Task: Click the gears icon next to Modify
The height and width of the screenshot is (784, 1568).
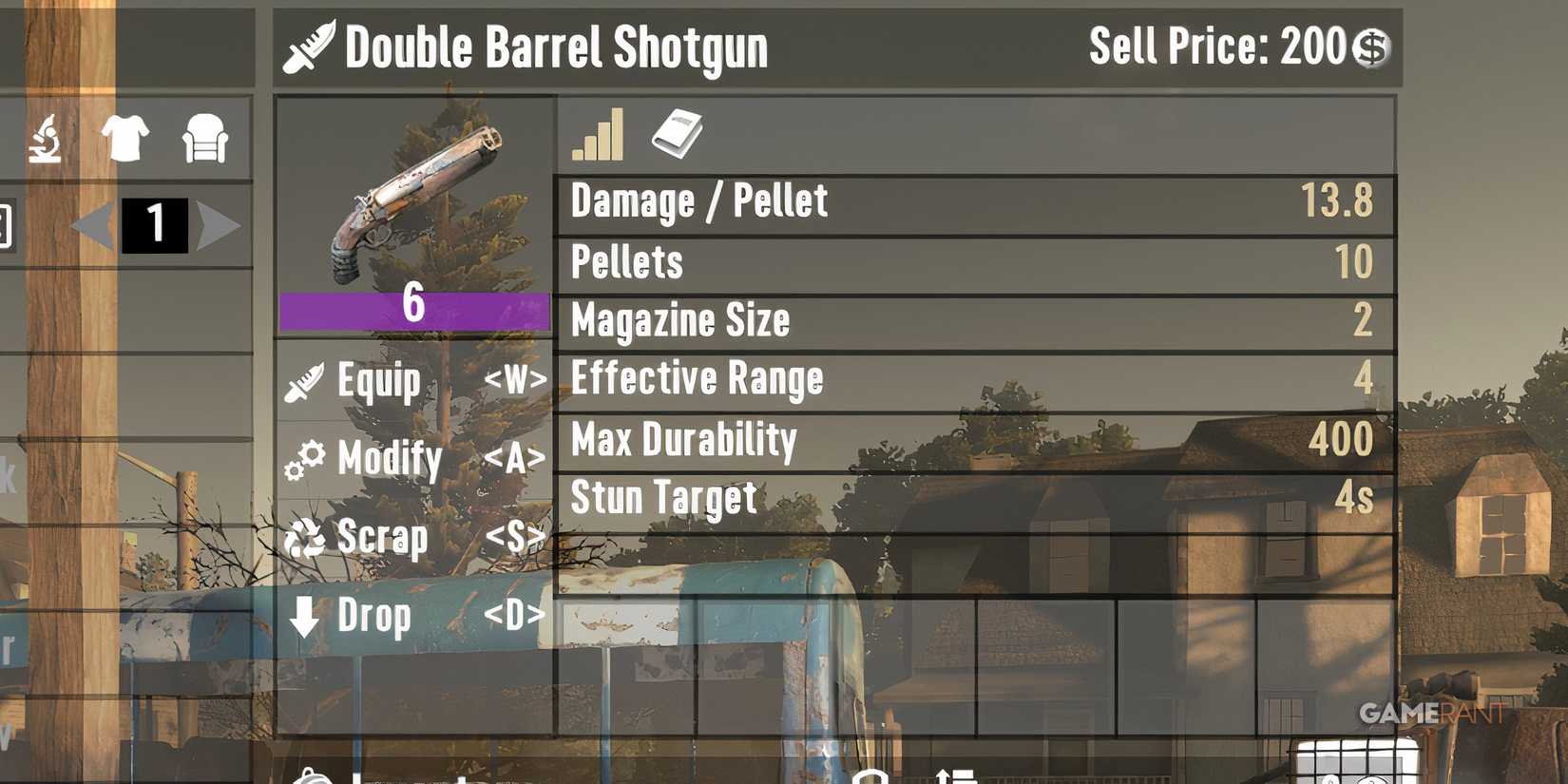Action: pos(304,457)
